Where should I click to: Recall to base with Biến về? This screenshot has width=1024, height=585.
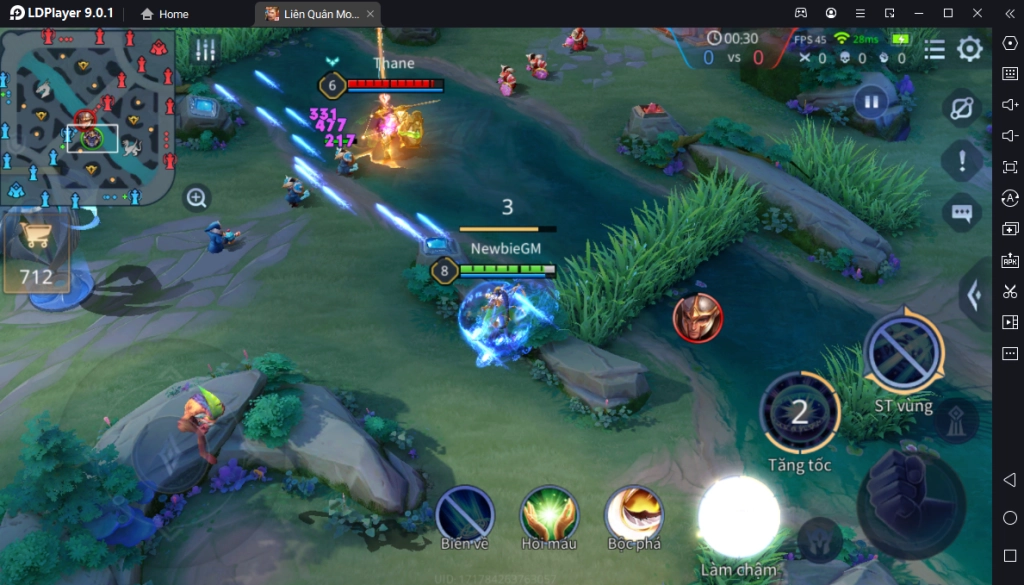(464, 514)
